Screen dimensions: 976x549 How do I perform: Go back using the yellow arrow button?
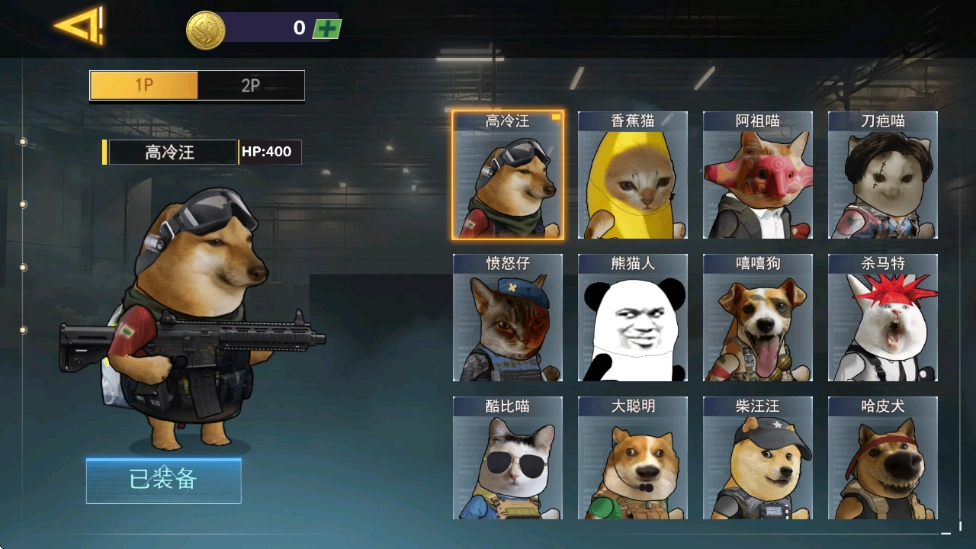pos(78,26)
